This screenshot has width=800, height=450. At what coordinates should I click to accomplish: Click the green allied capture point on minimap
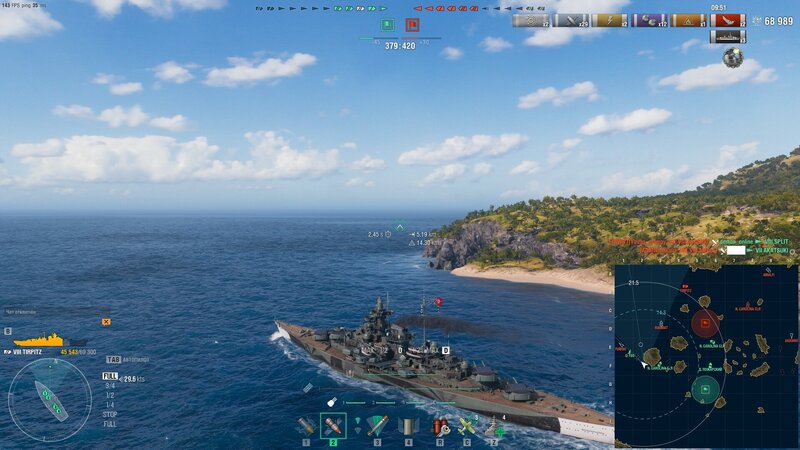pos(706,388)
